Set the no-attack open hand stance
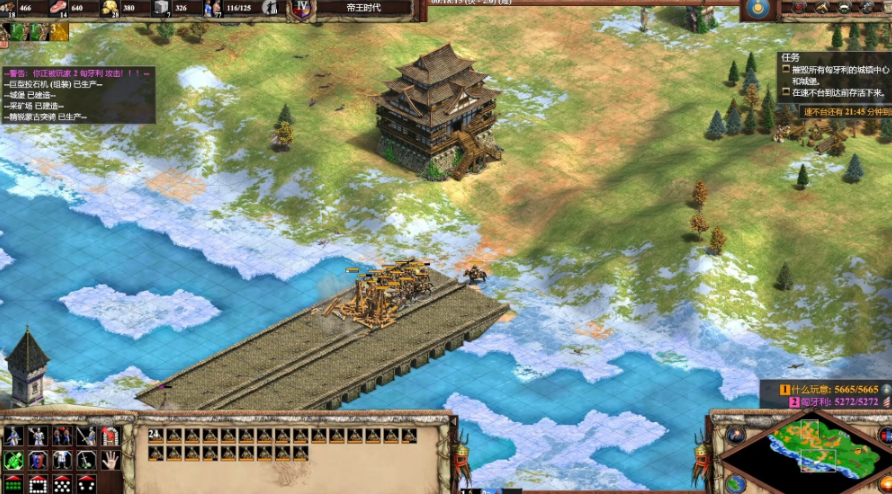The width and height of the screenshot is (892, 494). (x=110, y=461)
